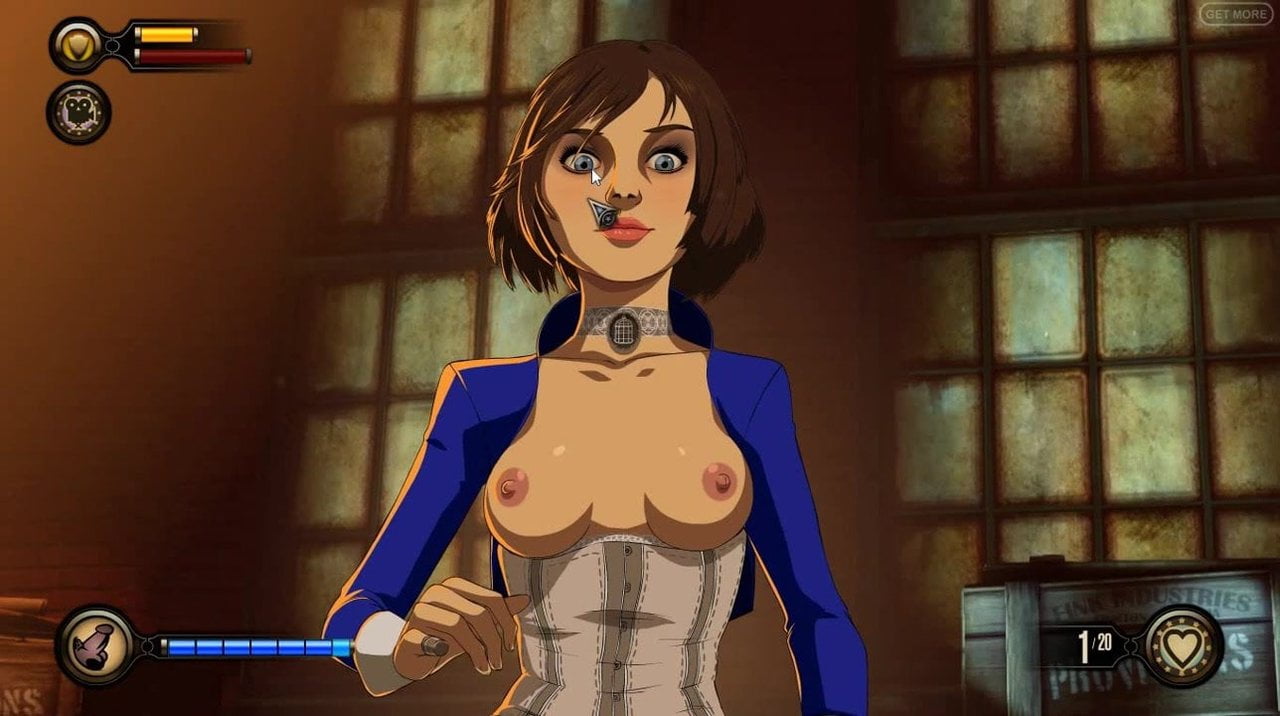Open the owl icon below the shield
Image resolution: width=1280 pixels, height=716 pixels.
78,112
